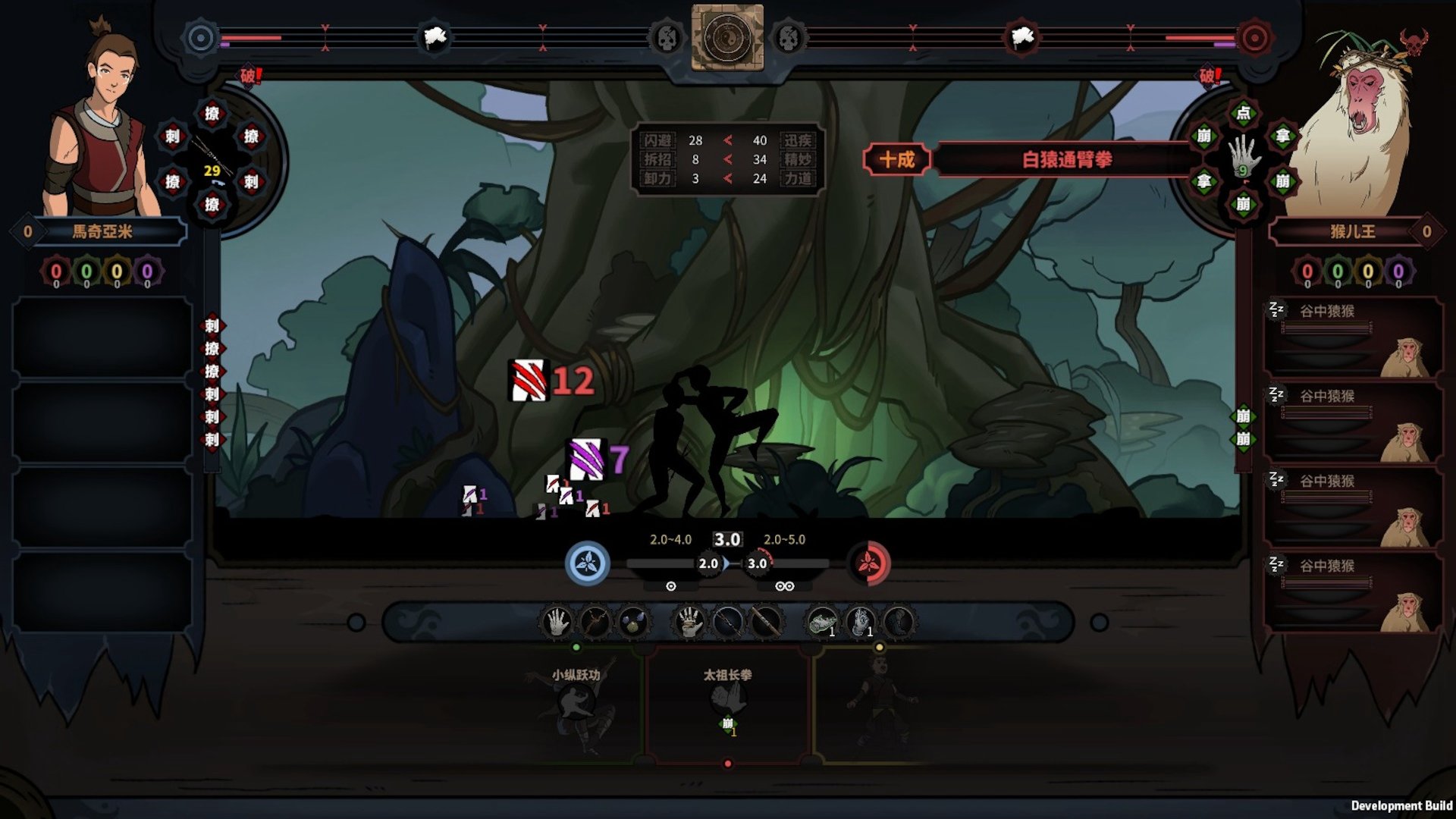Click the left skull marker on top bar
1456x819 pixels.
[x=666, y=38]
